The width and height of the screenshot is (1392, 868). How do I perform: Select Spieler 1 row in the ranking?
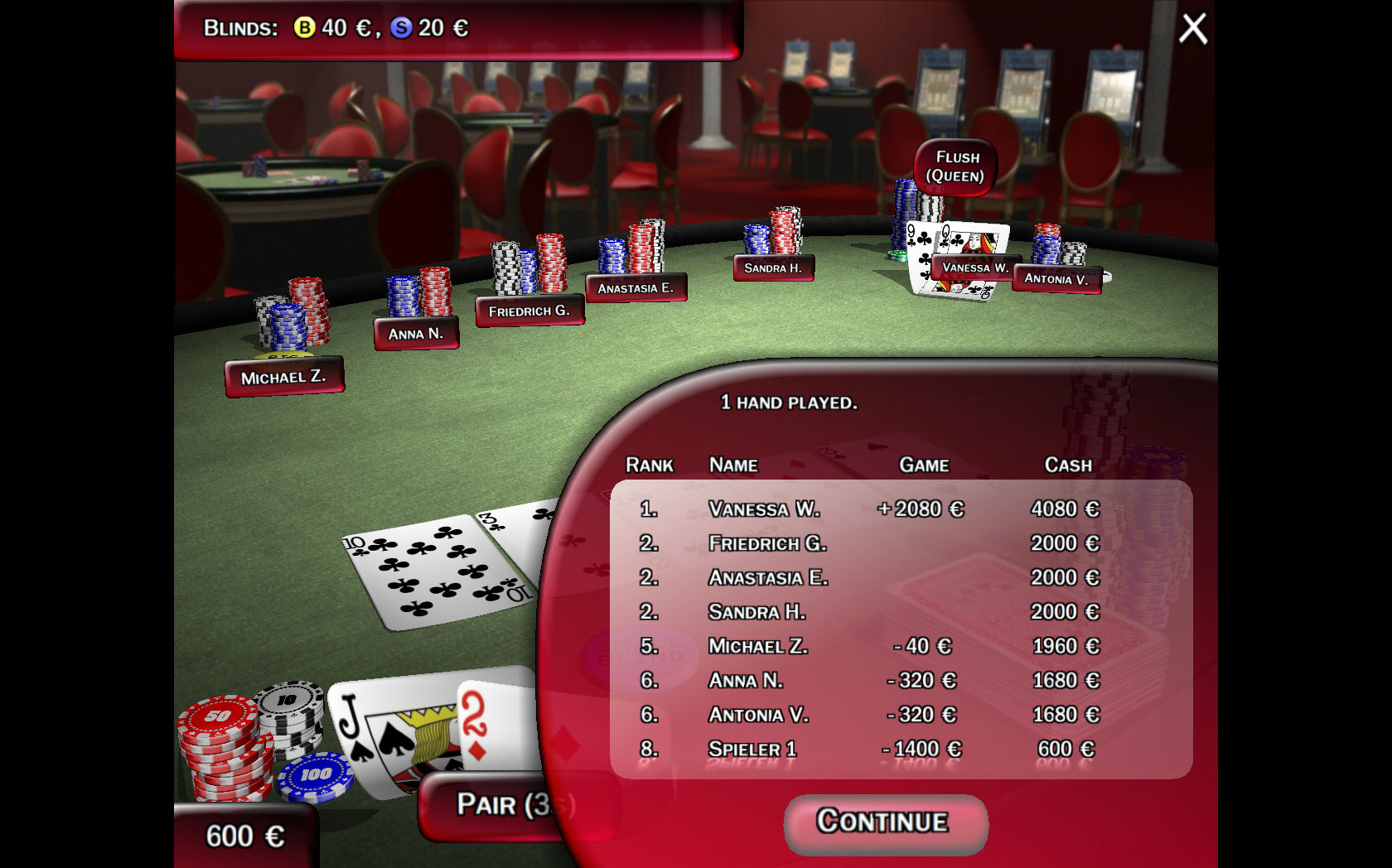[901, 749]
